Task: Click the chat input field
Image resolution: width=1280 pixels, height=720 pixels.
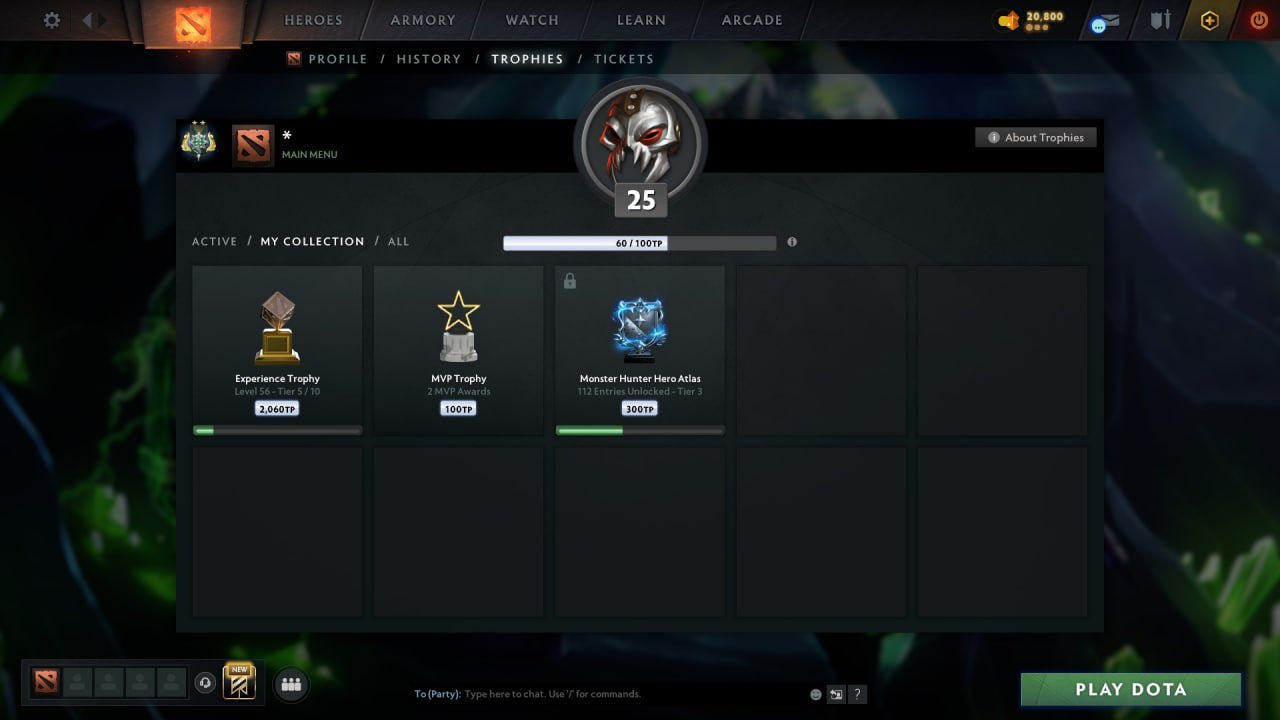Action: point(600,693)
